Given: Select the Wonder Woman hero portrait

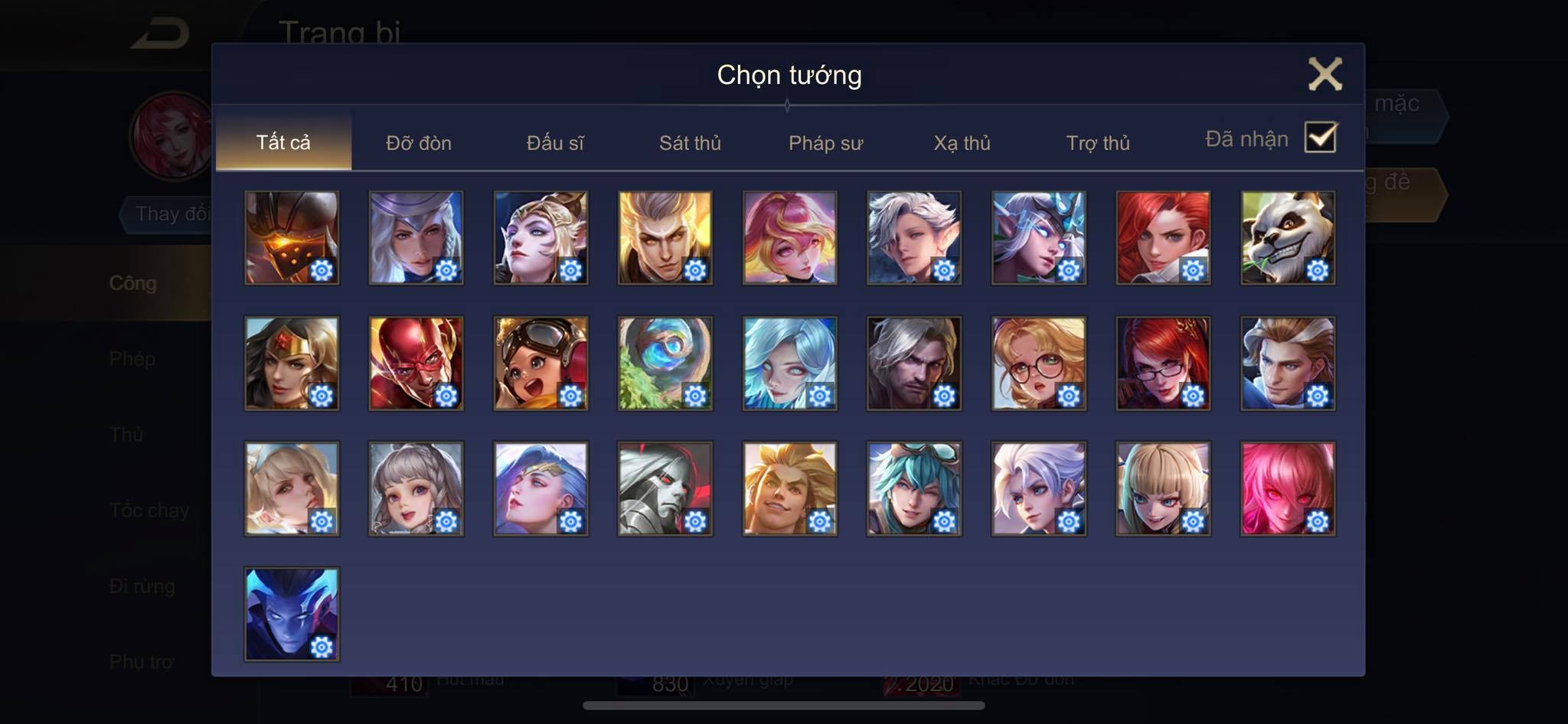Looking at the screenshot, I should [x=291, y=363].
